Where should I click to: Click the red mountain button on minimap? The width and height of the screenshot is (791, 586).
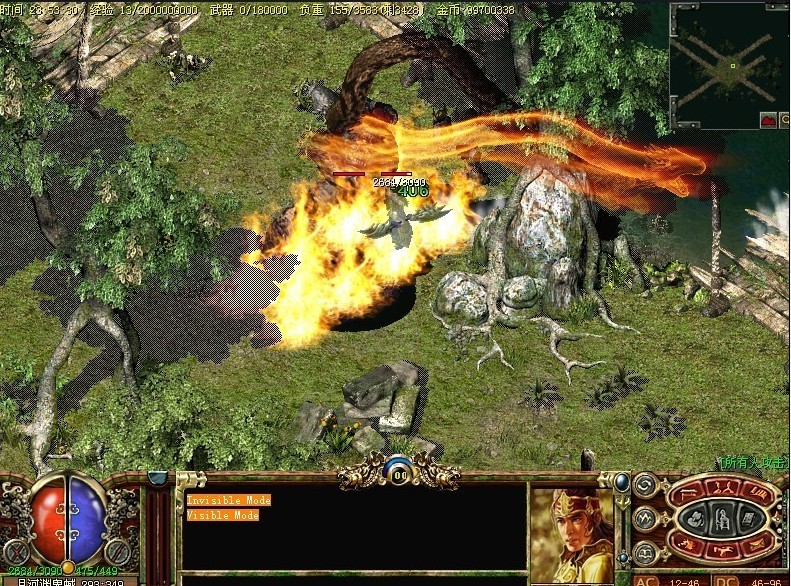pyautogui.click(x=770, y=120)
